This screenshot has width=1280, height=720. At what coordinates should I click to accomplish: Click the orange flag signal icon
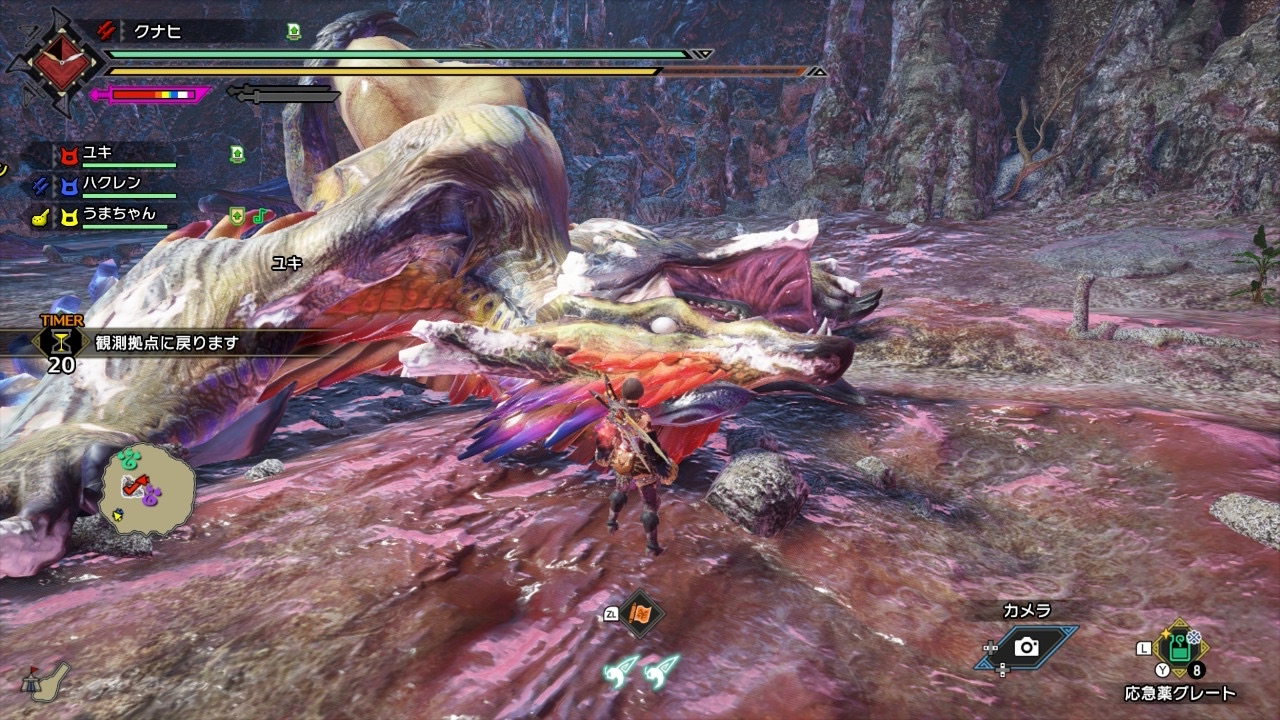(x=639, y=613)
